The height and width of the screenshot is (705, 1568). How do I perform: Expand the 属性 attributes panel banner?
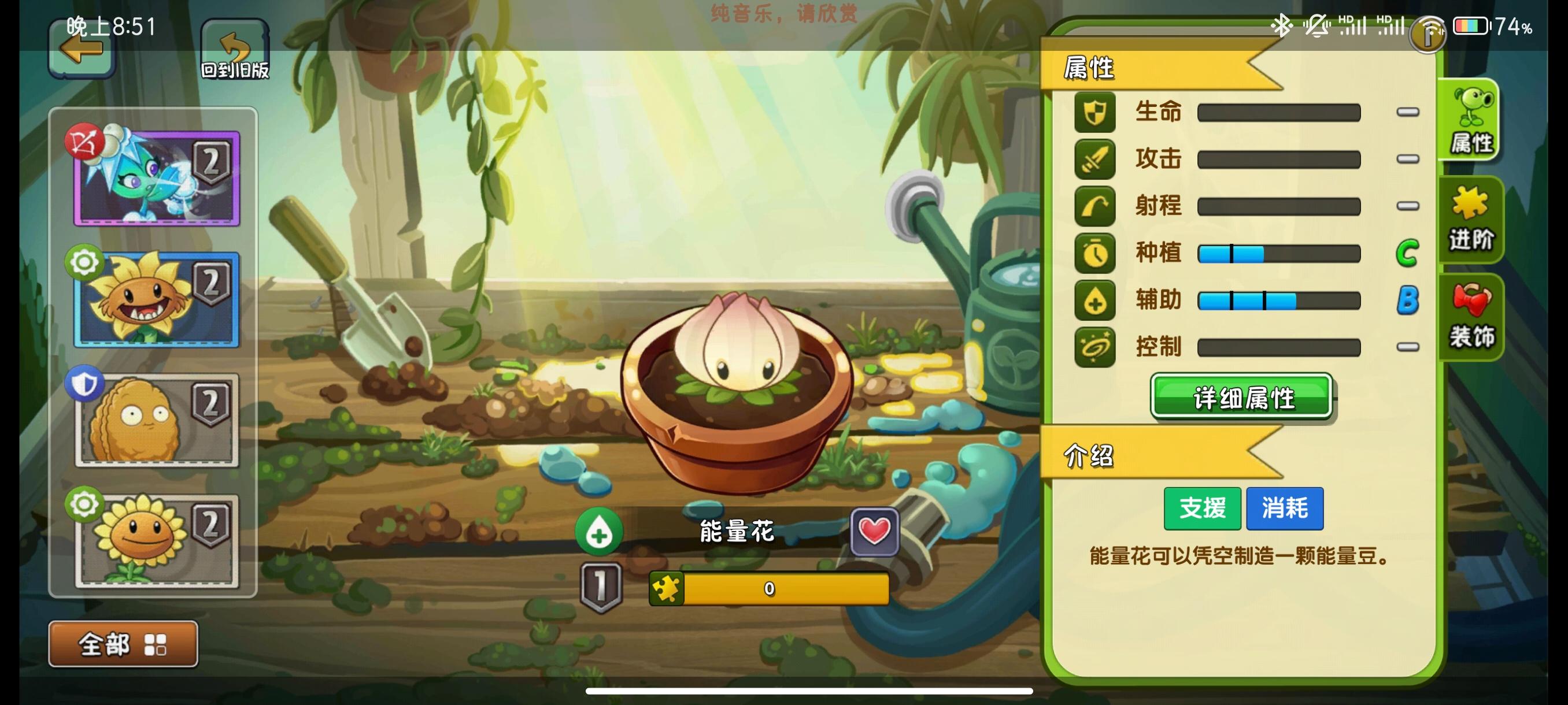tap(1090, 69)
